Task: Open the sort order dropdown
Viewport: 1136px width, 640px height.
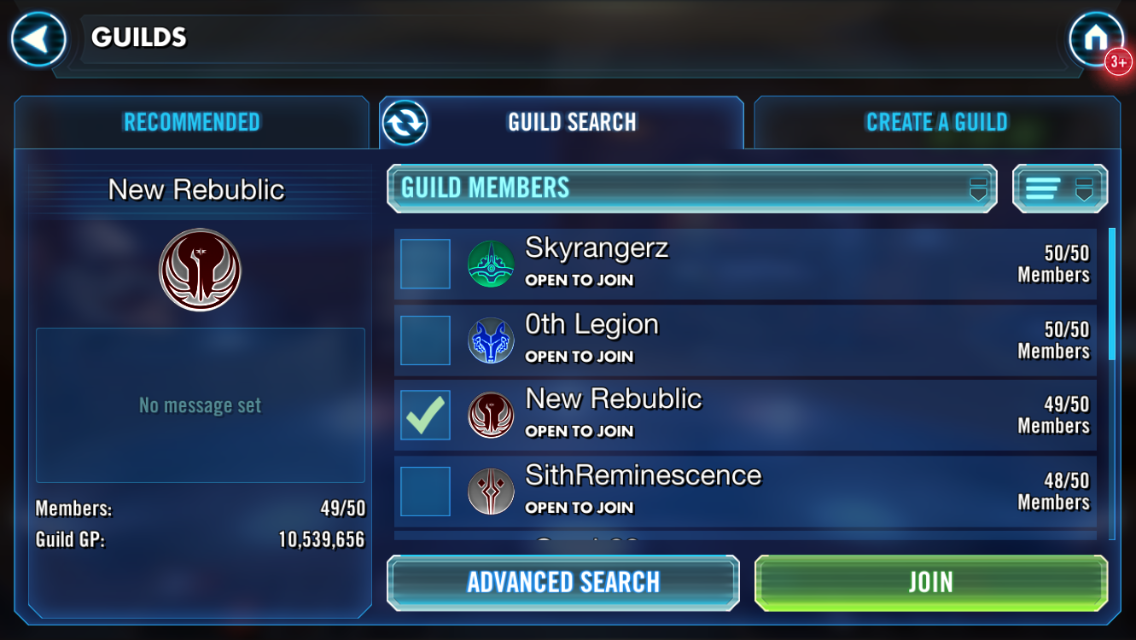Action: pos(1060,188)
